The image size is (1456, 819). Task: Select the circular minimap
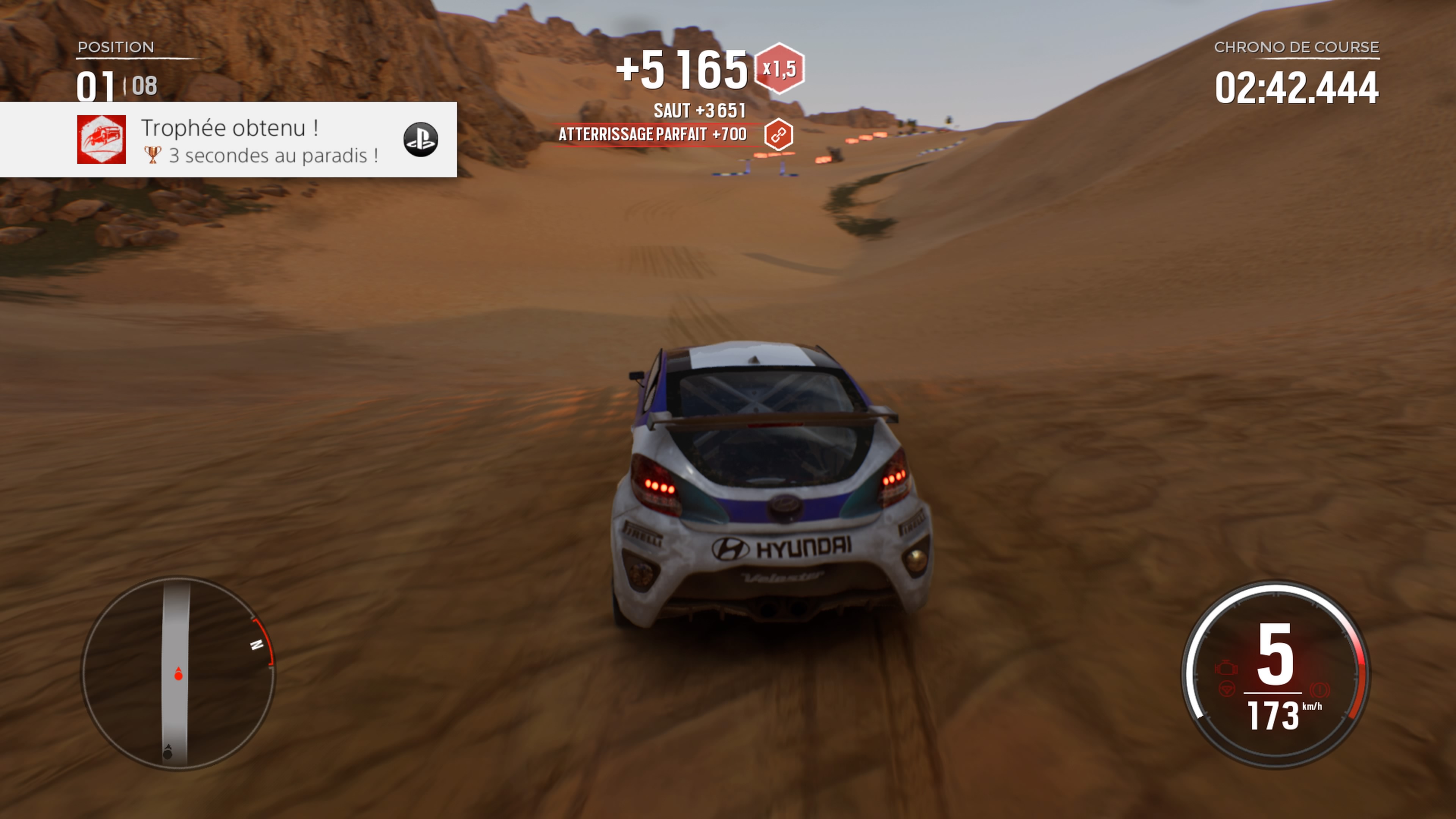click(178, 673)
